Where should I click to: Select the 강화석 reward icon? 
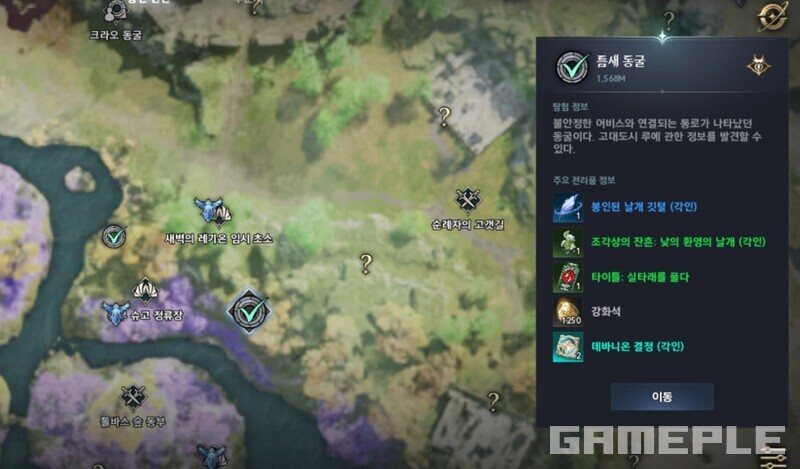point(568,312)
